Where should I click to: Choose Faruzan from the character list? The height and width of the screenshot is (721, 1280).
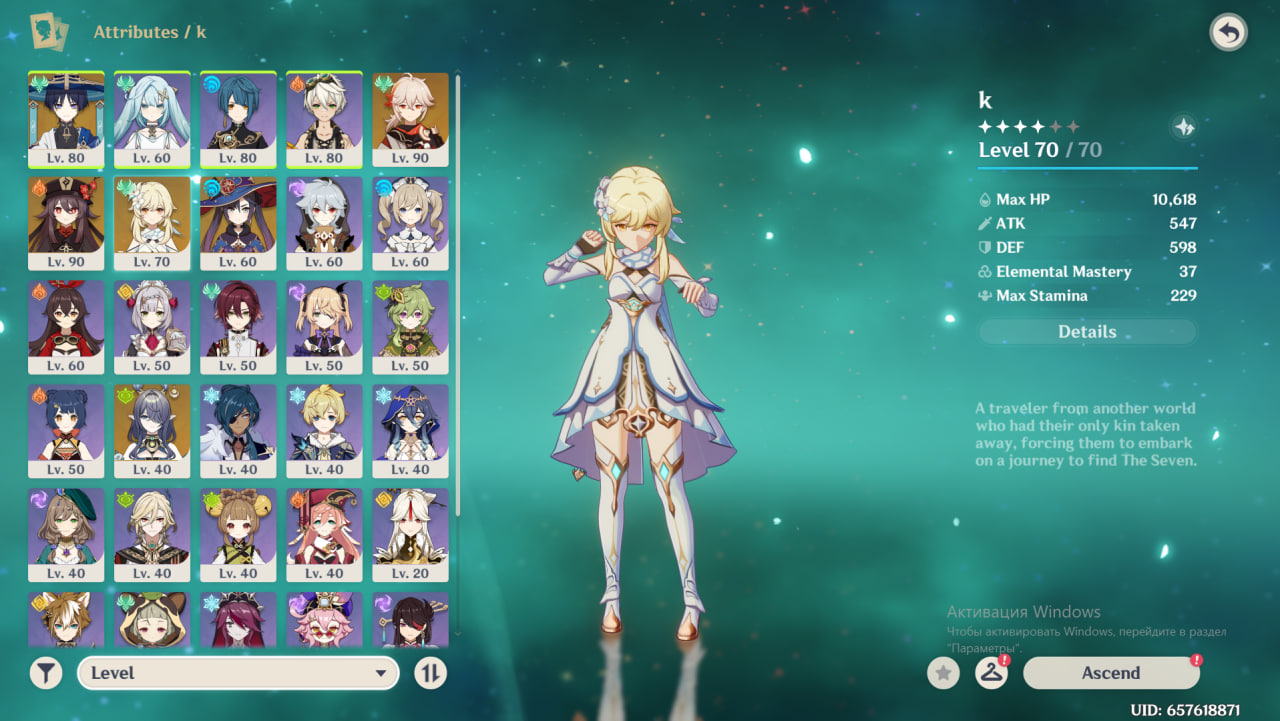[152, 119]
